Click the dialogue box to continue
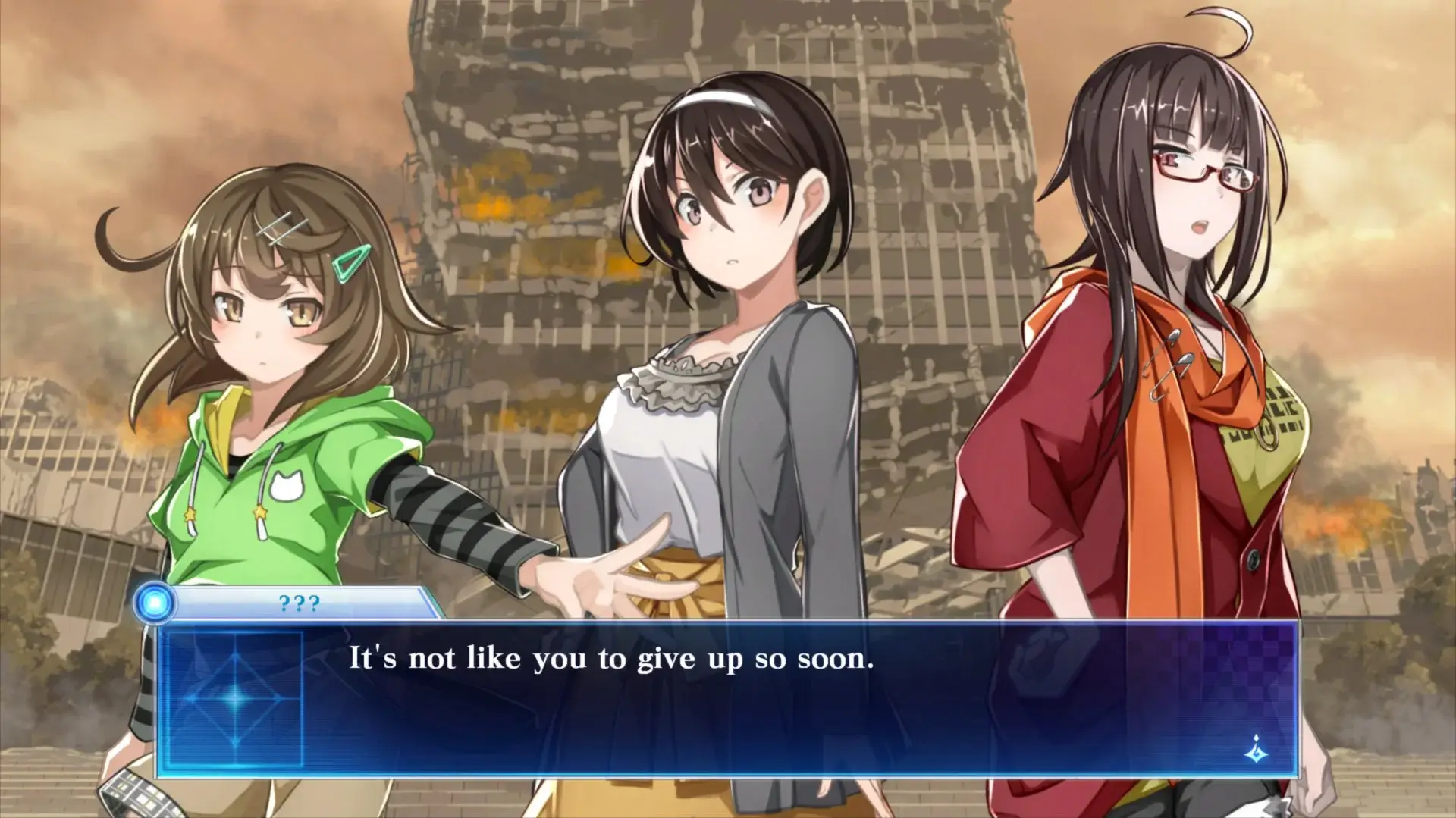 tap(726, 697)
